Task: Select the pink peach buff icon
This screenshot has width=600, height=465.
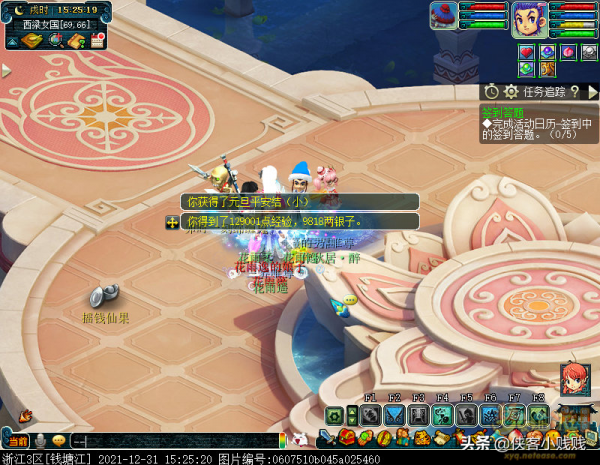Action: pyautogui.click(x=568, y=52)
